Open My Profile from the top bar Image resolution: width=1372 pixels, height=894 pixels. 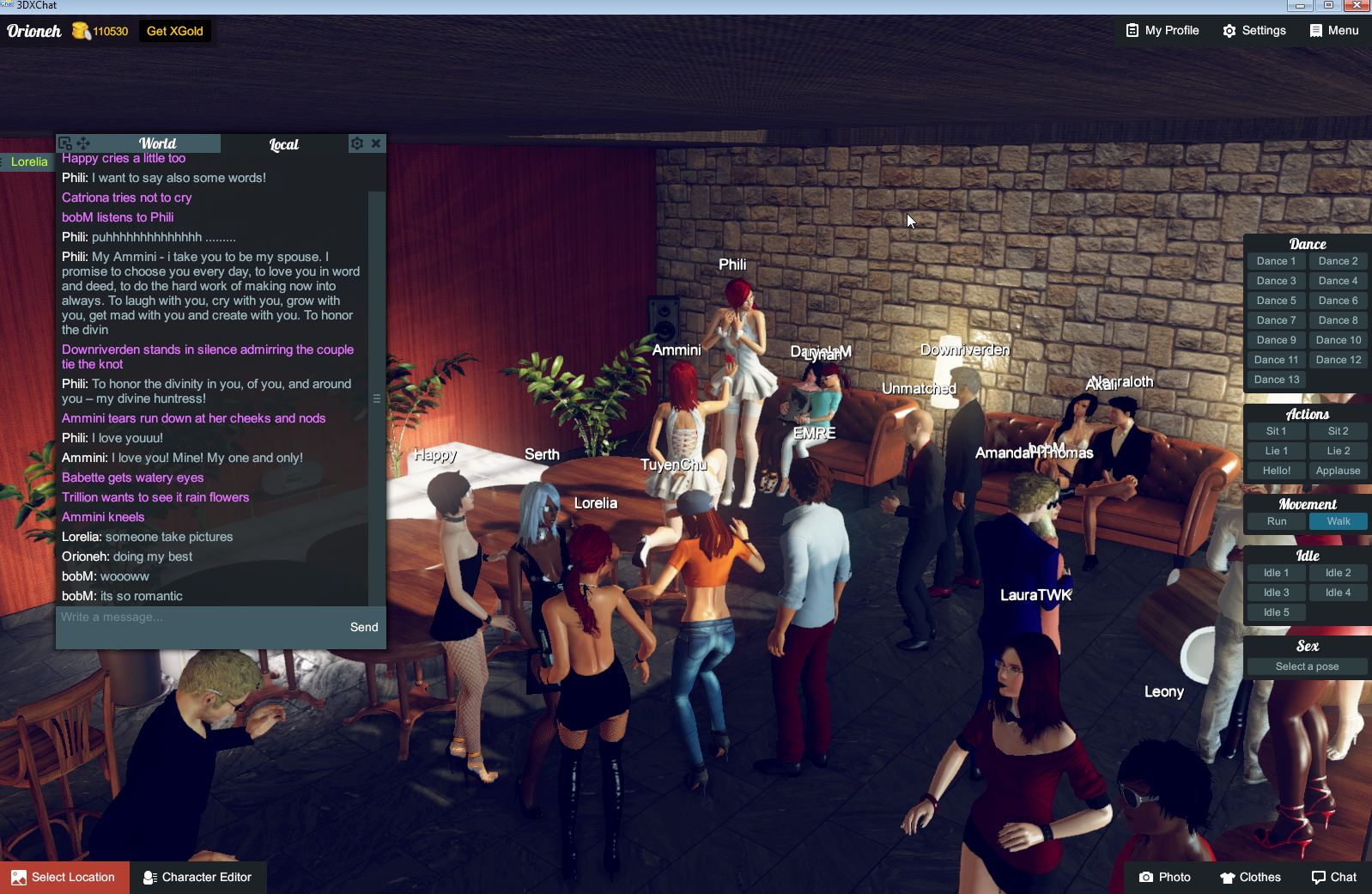coord(1161,31)
